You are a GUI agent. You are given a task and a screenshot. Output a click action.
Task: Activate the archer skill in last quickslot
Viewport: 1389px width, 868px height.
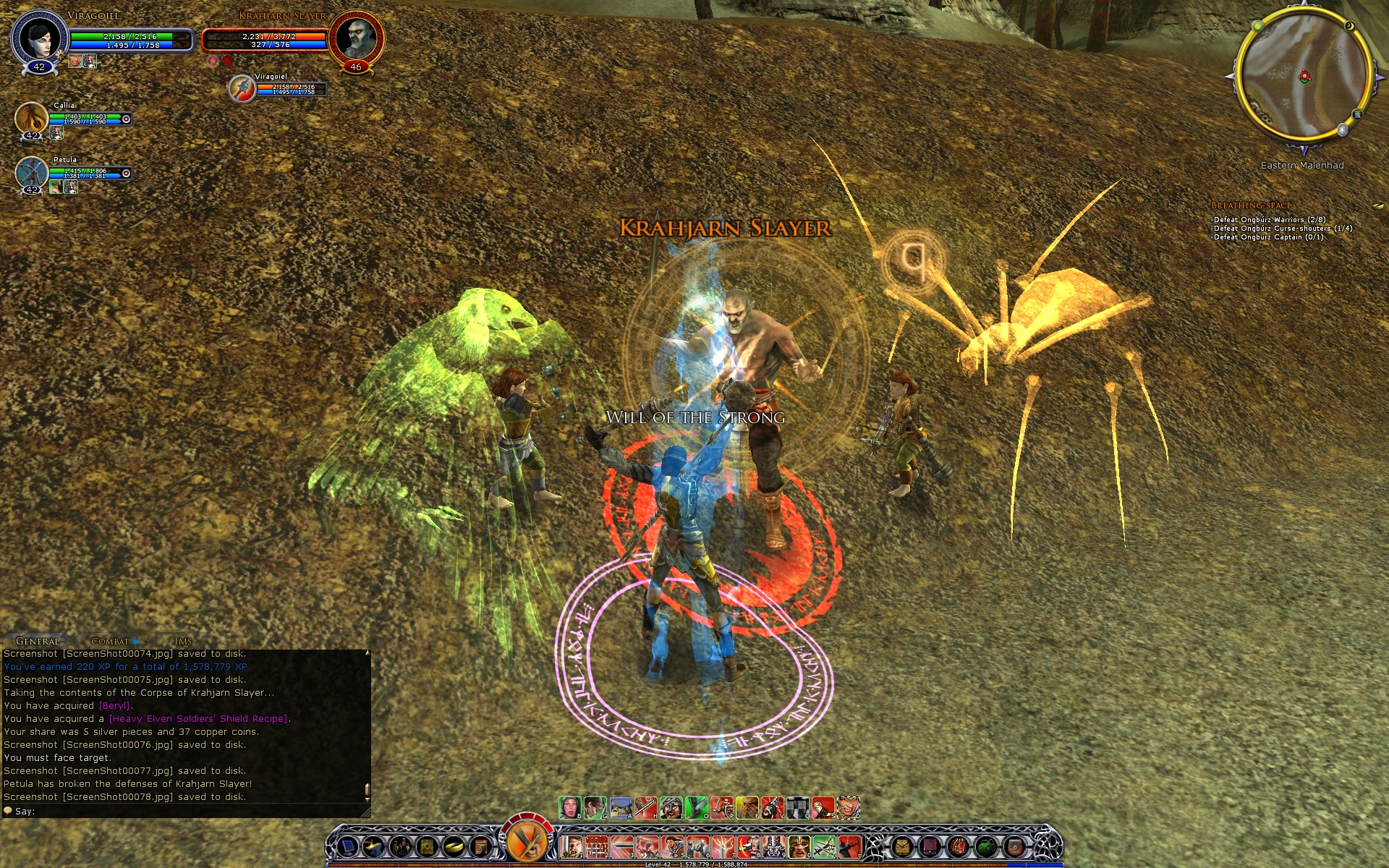pyautogui.click(x=849, y=845)
